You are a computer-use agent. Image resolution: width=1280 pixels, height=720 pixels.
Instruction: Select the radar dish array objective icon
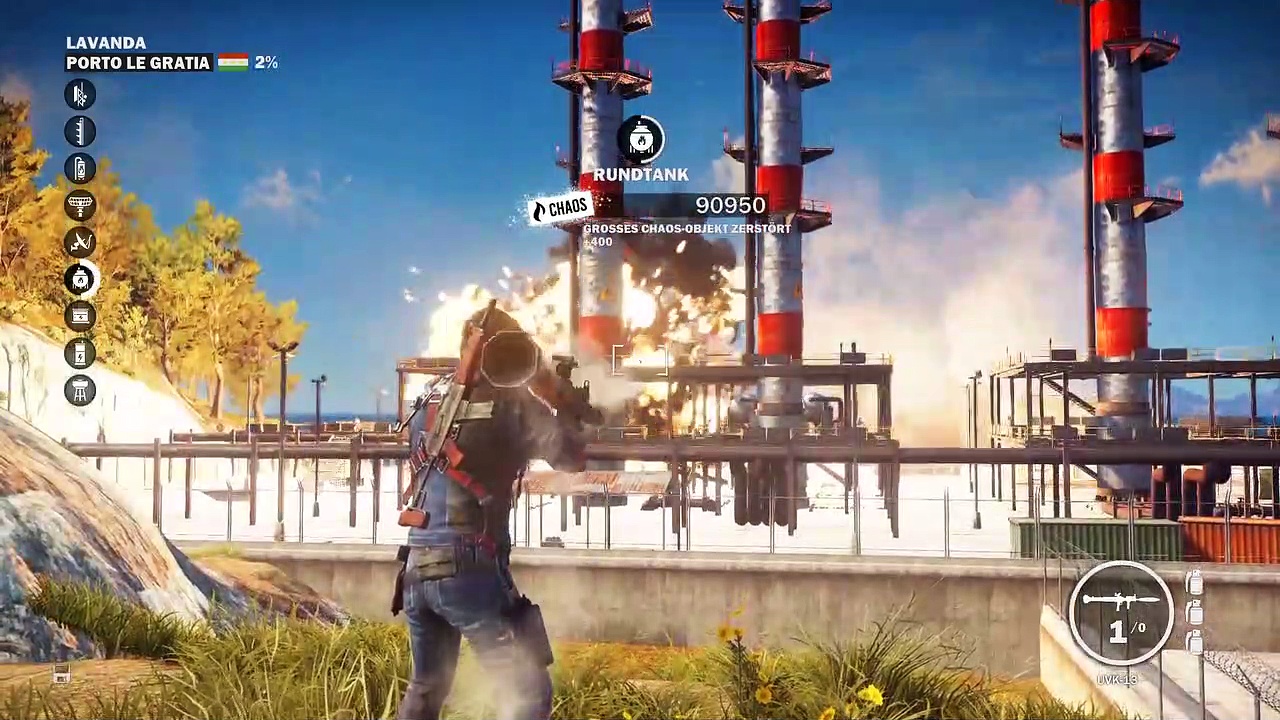click(80, 205)
